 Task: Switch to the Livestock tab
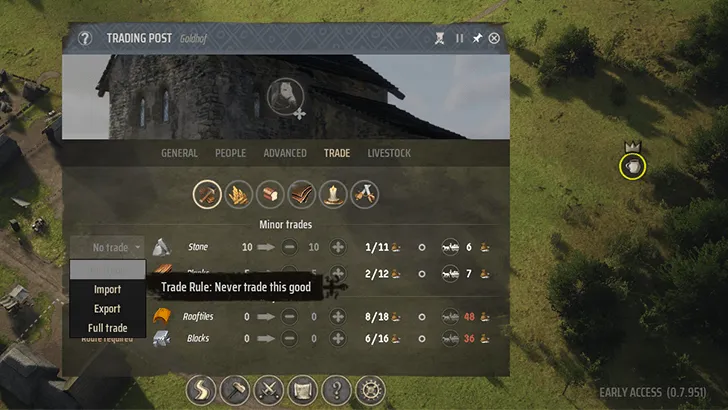click(x=389, y=153)
